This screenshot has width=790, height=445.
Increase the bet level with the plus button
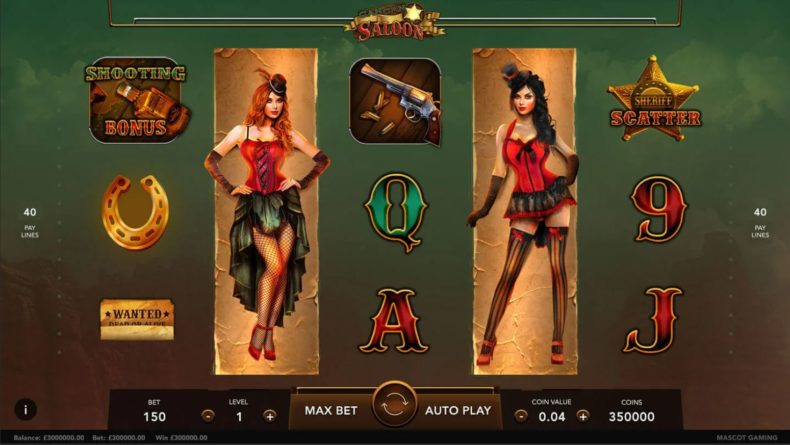click(x=269, y=415)
